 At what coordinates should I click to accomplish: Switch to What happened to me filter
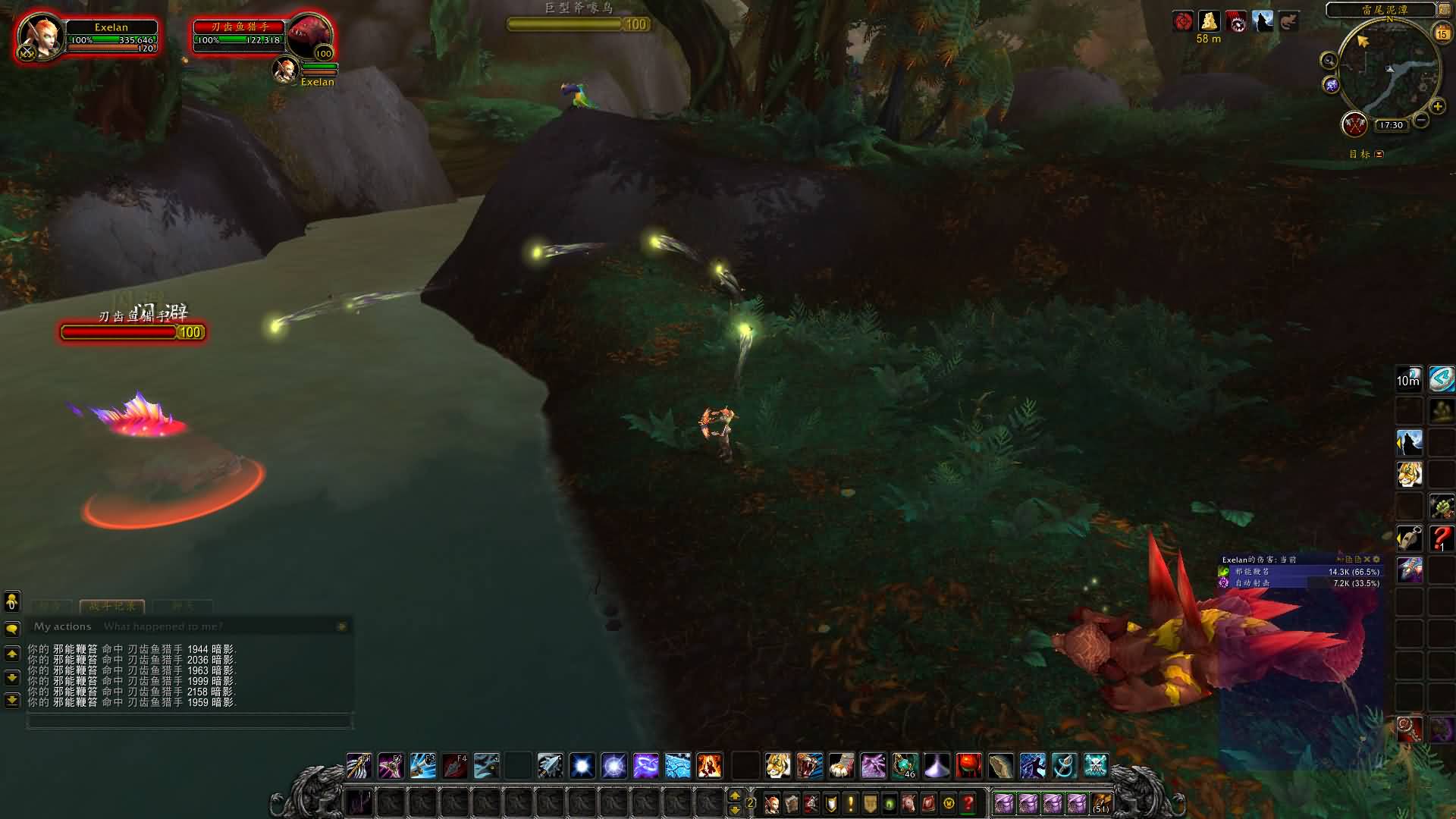163,626
